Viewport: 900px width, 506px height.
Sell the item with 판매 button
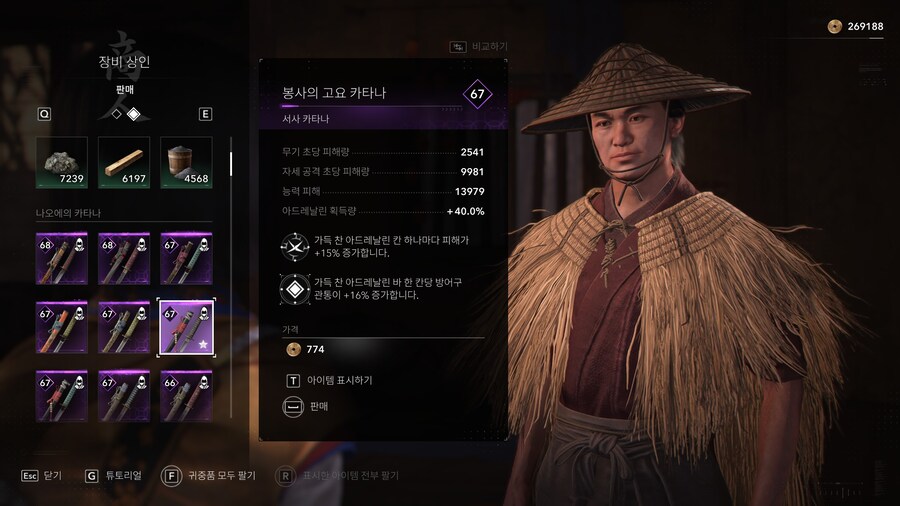coord(318,406)
